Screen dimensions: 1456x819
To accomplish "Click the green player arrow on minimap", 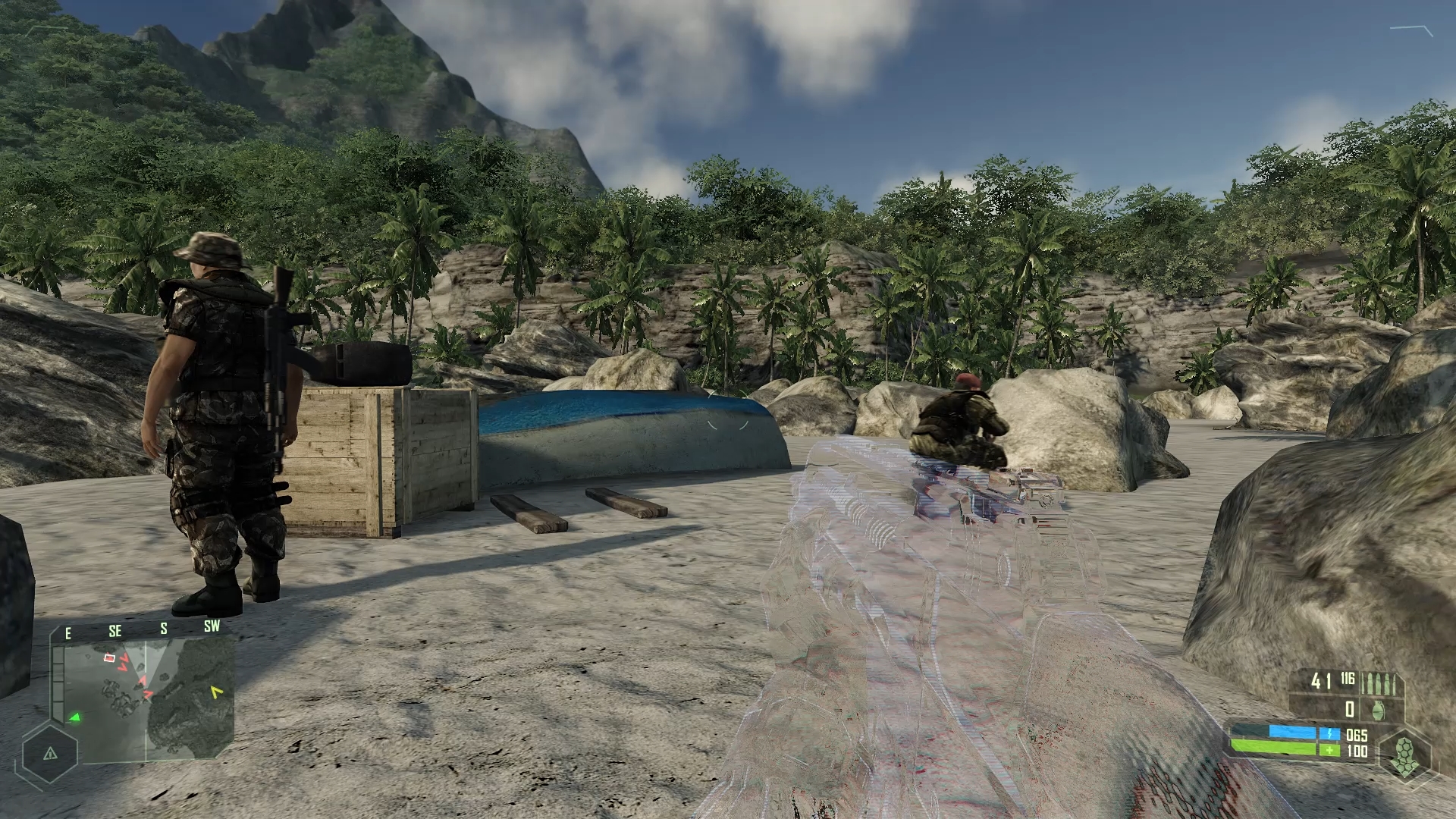I will (x=74, y=717).
